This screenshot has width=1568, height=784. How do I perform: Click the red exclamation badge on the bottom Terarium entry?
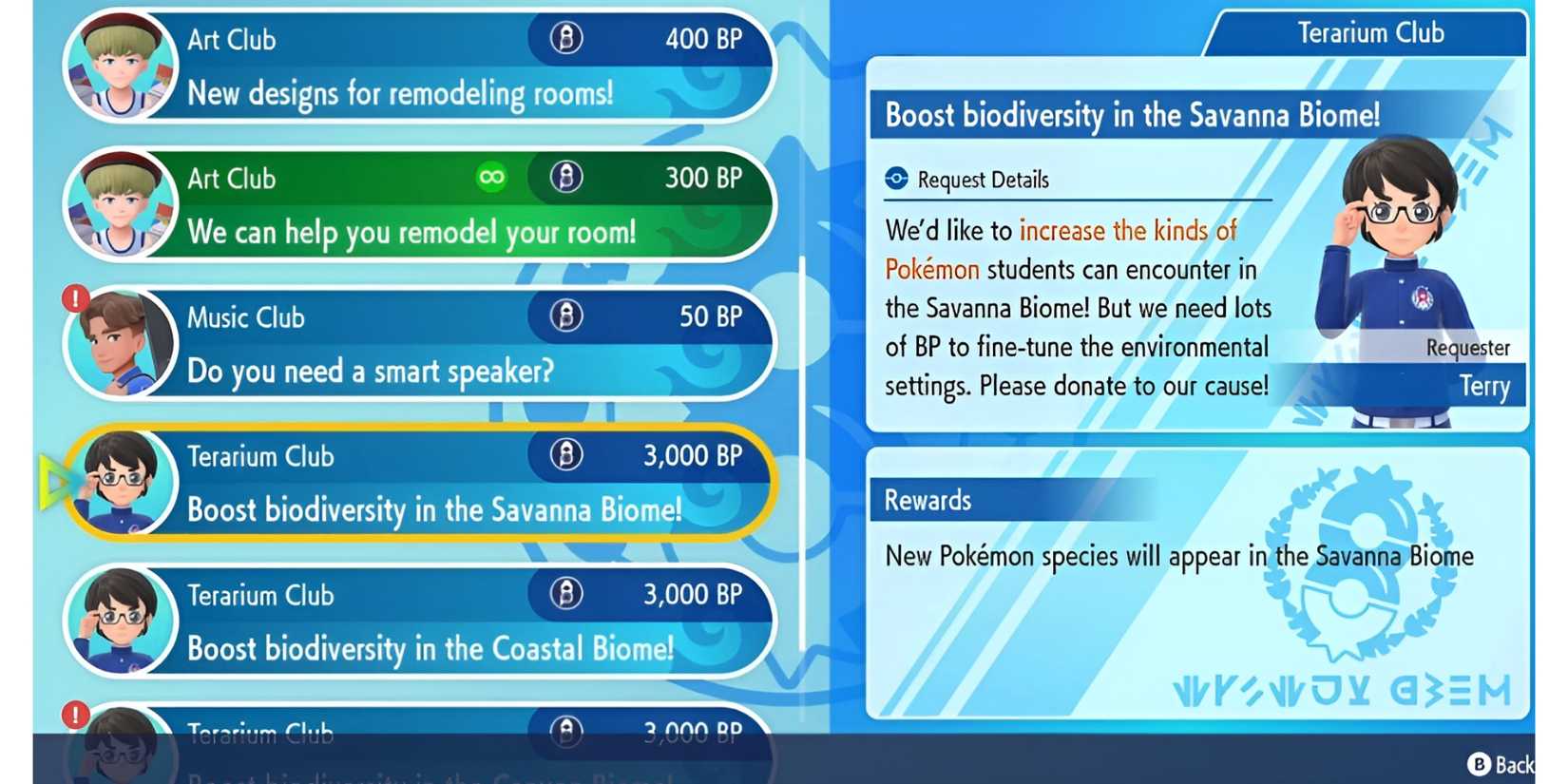click(x=75, y=715)
